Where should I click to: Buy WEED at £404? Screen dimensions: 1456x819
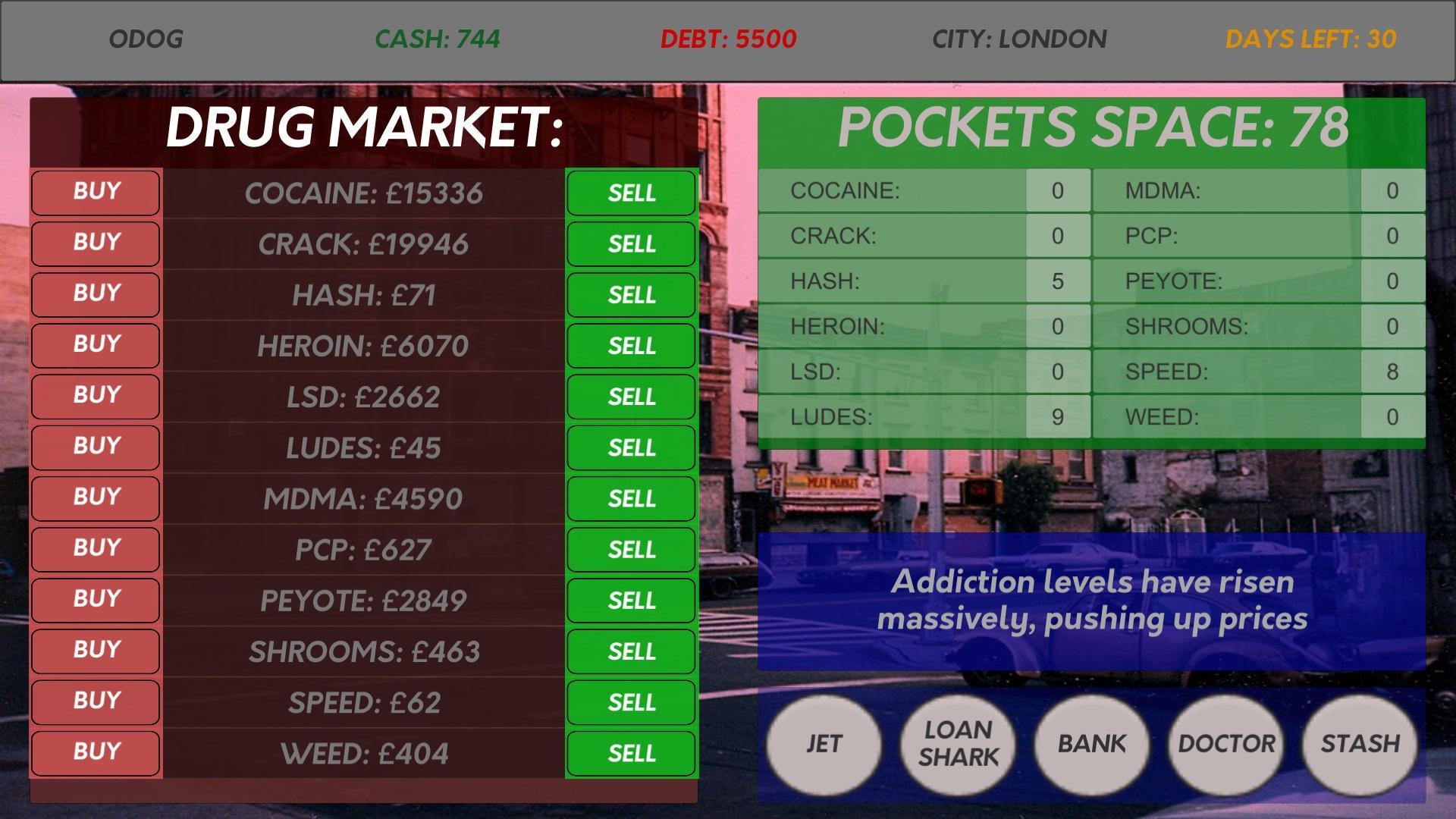coord(95,752)
